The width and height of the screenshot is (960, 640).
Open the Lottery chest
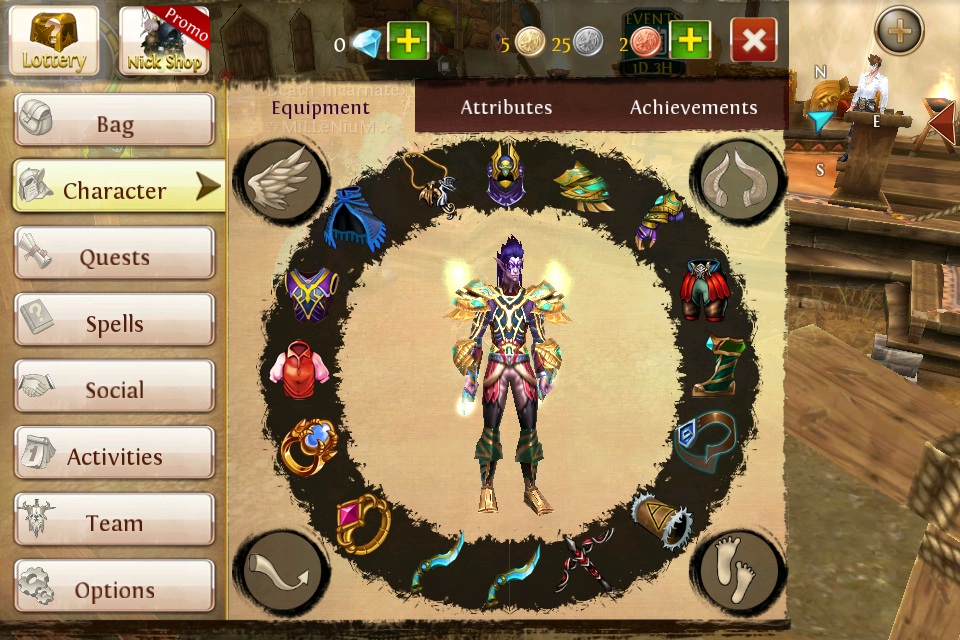(54, 40)
